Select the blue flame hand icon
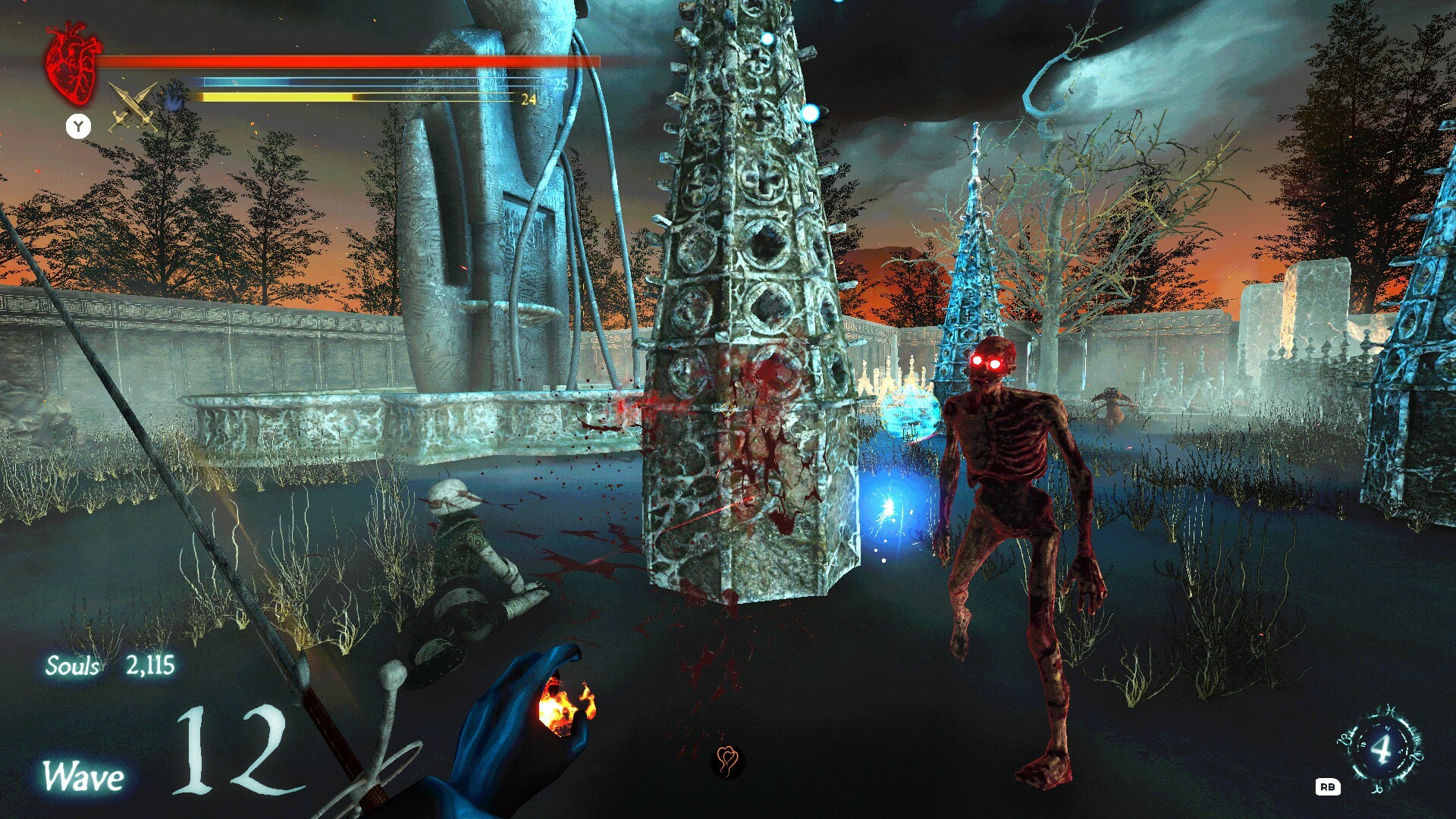 (175, 98)
